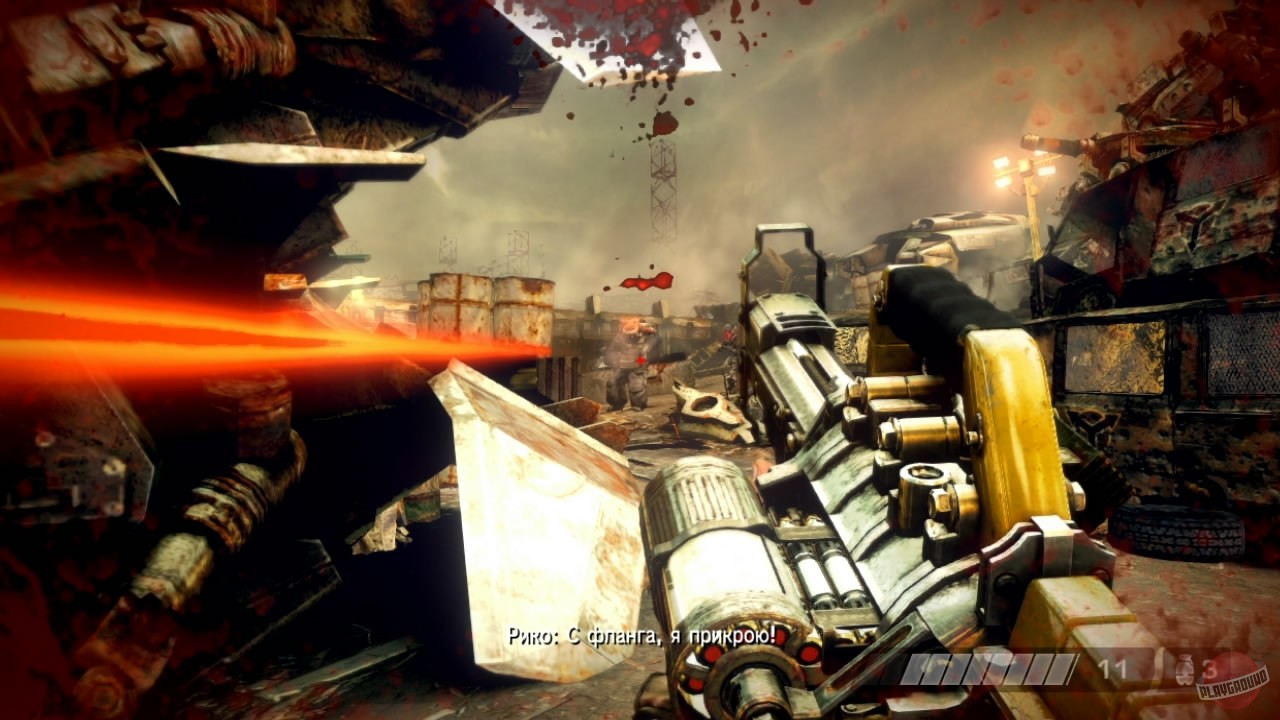Viewport: 1280px width, 720px height.
Task: Click the red hit marker above the enemy
Action: click(645, 283)
